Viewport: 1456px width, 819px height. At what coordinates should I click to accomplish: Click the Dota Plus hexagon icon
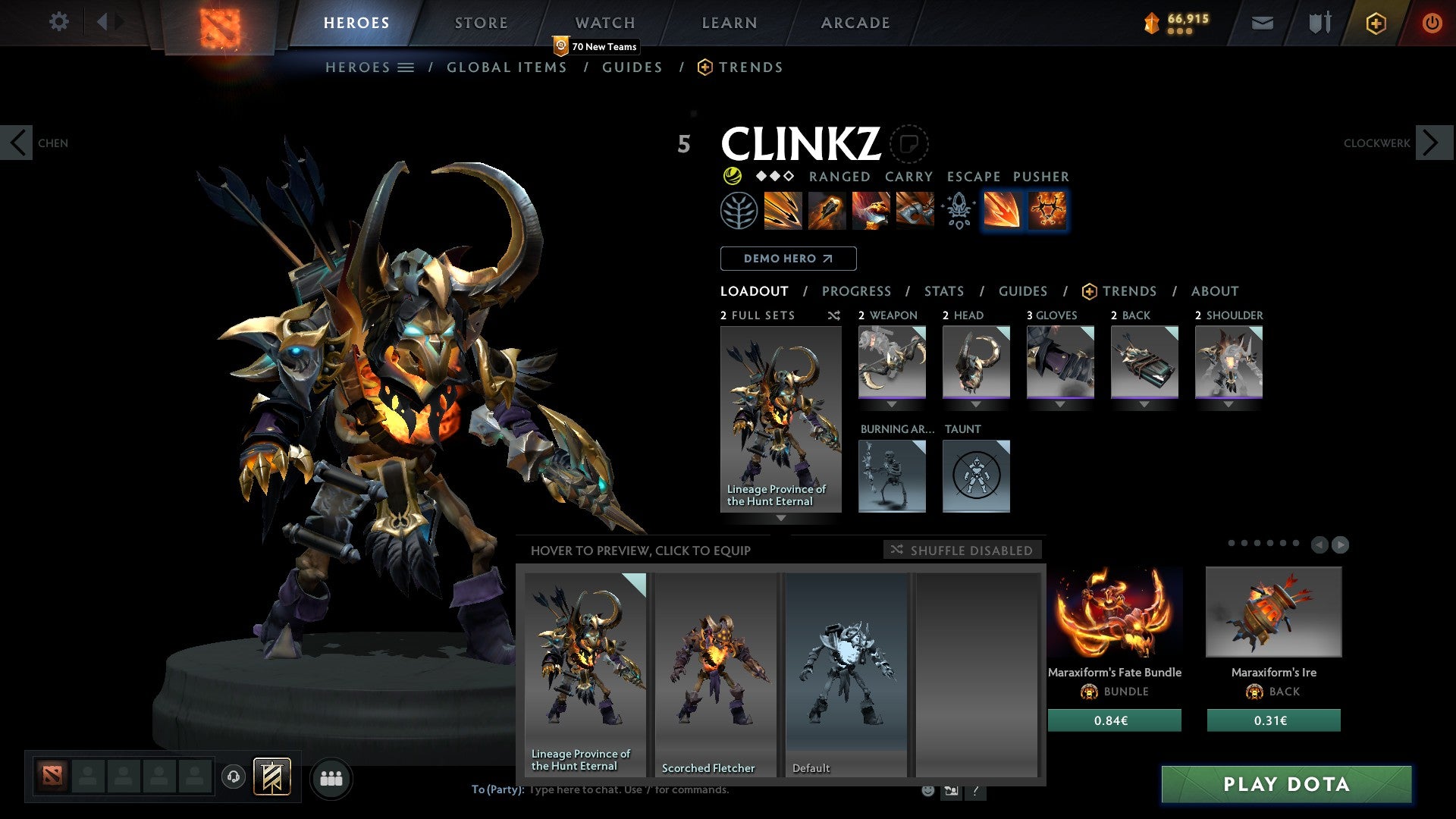tap(1375, 23)
